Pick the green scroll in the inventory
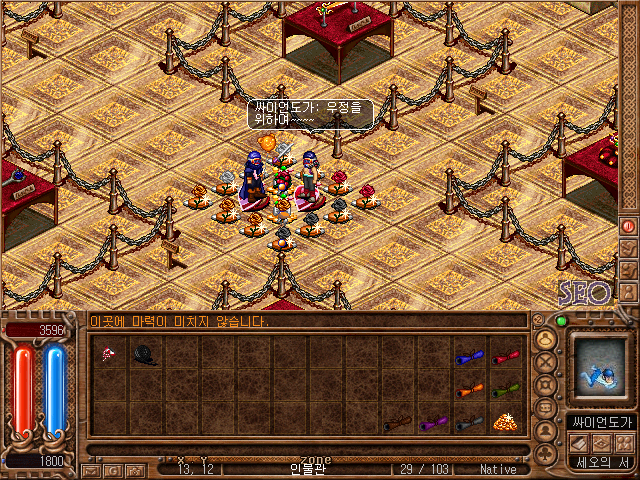The height and width of the screenshot is (480, 640). (x=506, y=390)
